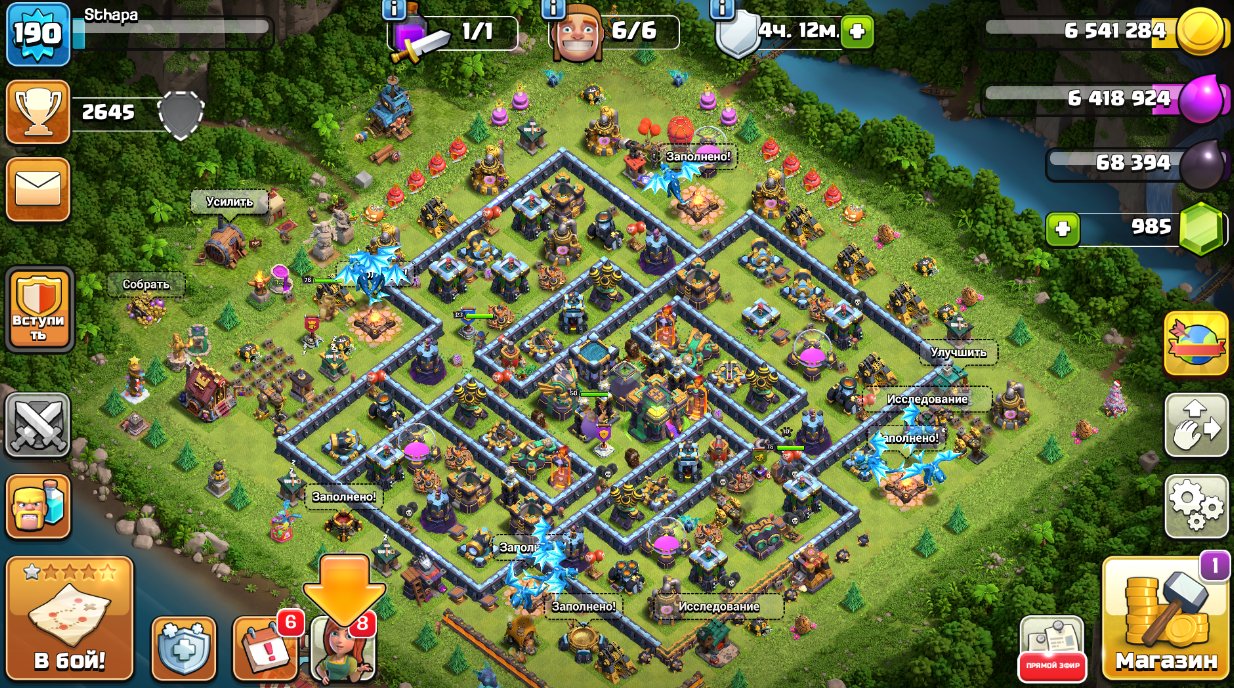The height and width of the screenshot is (688, 1234).
Task: Show info for the builder count 6/6
Action: [551, 9]
